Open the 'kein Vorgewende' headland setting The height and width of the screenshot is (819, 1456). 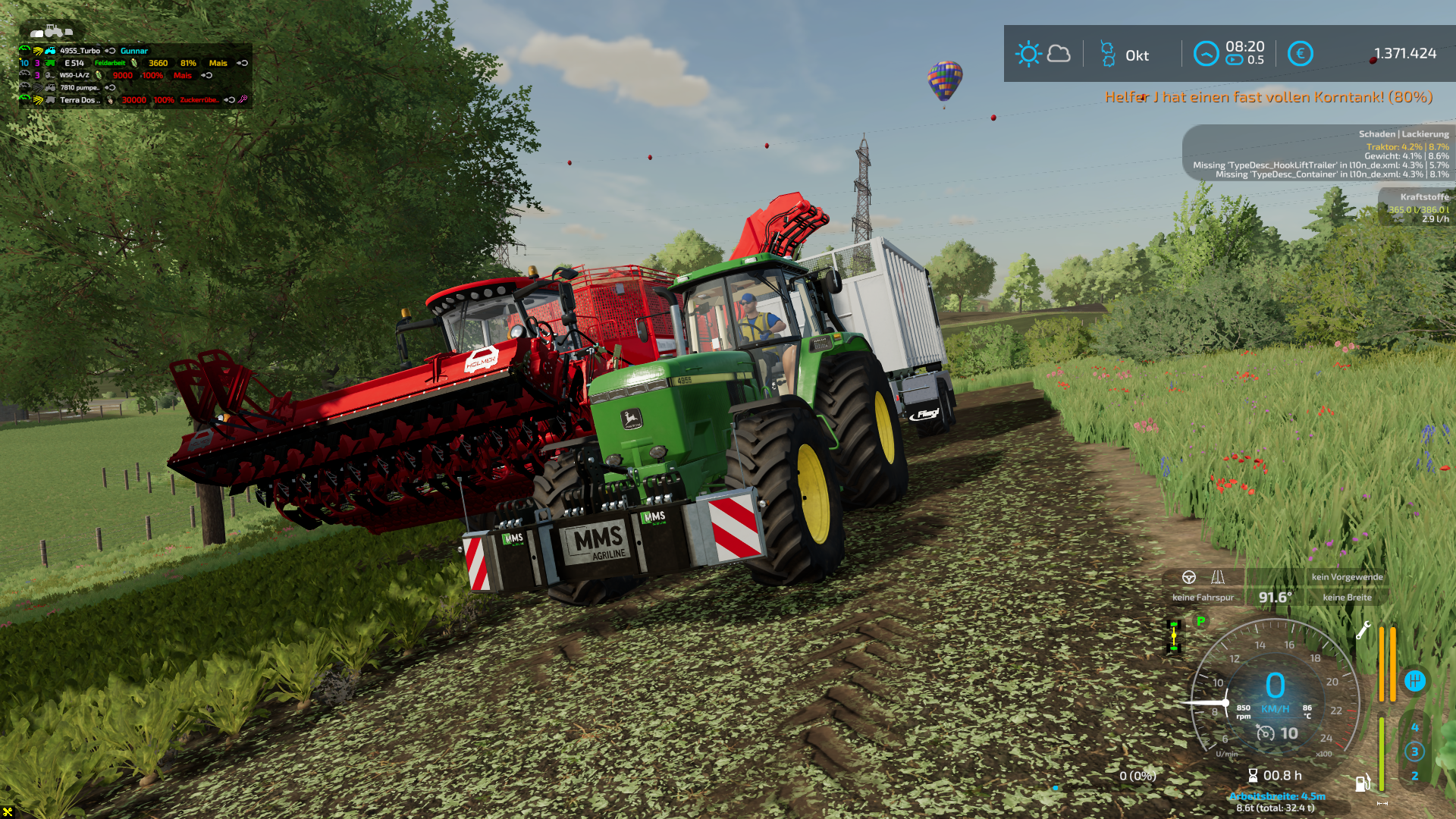[x=1347, y=577]
